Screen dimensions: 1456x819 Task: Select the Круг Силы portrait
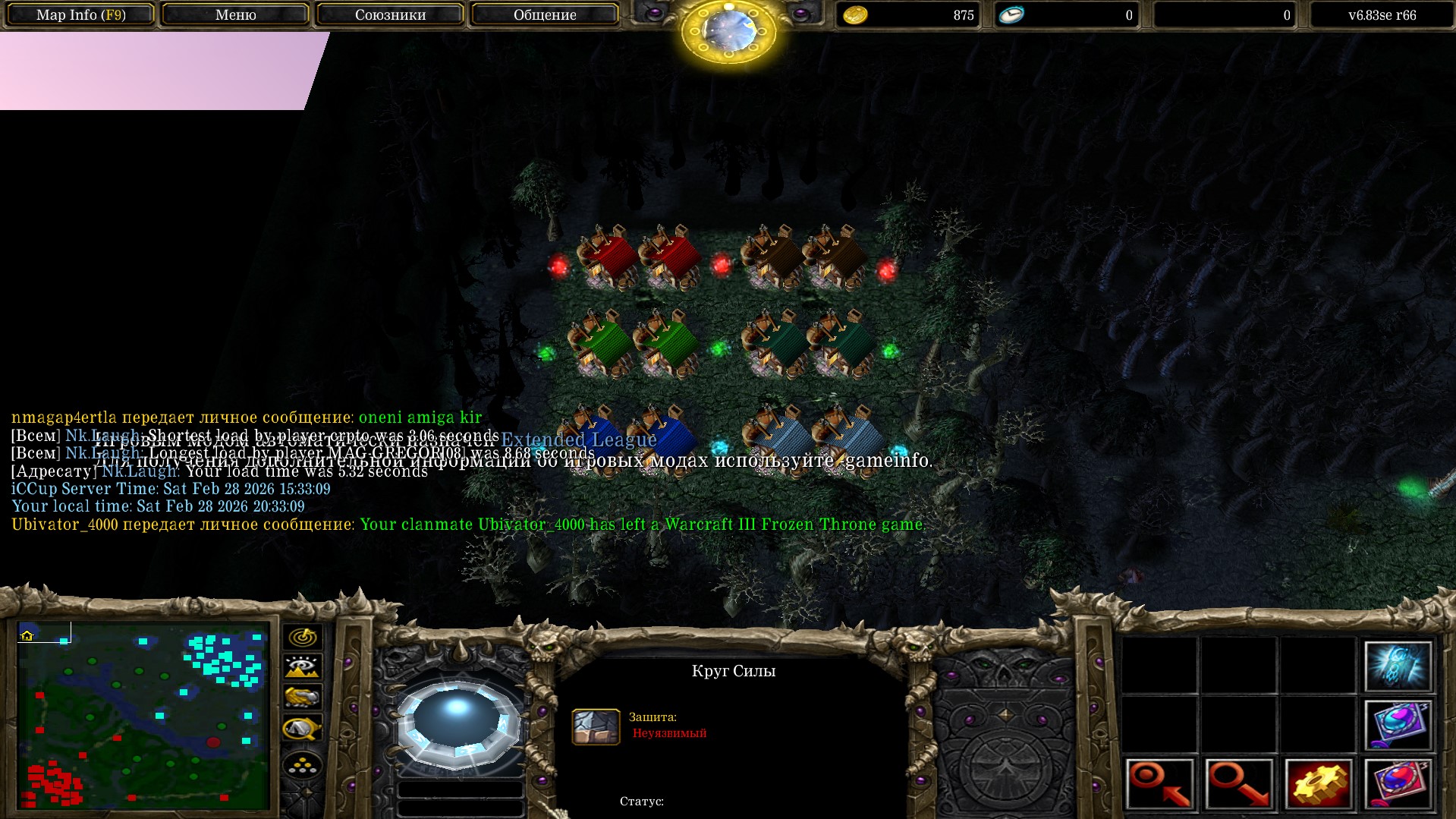coord(458,721)
